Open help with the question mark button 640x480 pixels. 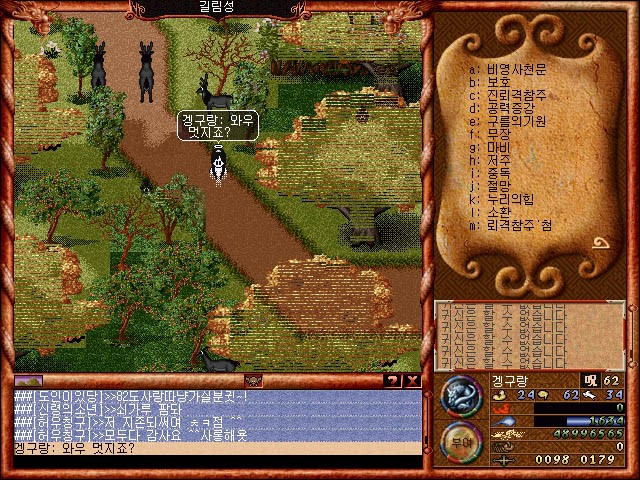pos(392,381)
